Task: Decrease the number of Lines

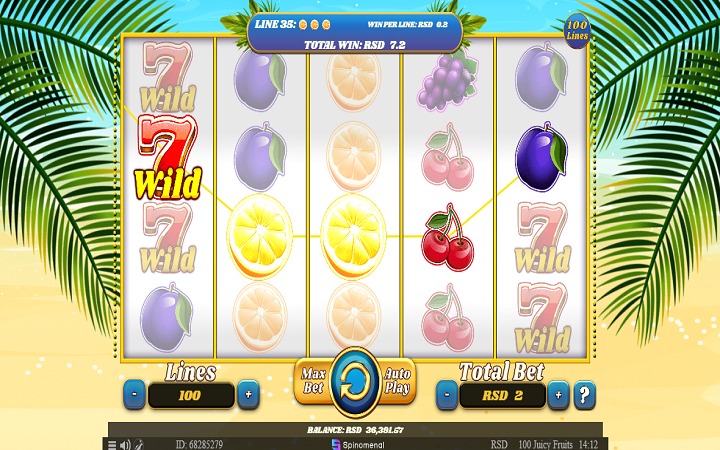Action: click(135, 395)
